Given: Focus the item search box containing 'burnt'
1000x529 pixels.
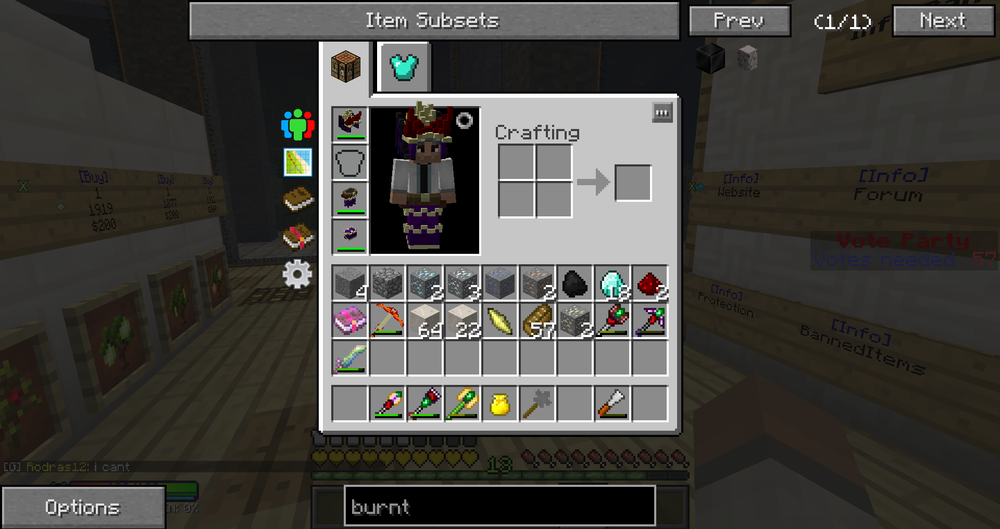Looking at the screenshot, I should [499, 507].
